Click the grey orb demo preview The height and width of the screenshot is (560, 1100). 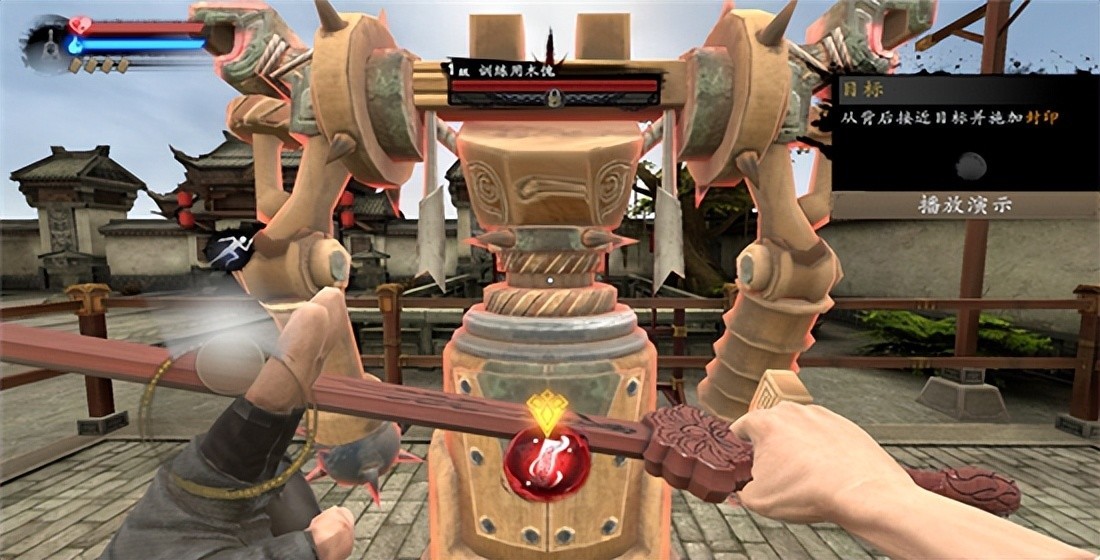point(968,165)
